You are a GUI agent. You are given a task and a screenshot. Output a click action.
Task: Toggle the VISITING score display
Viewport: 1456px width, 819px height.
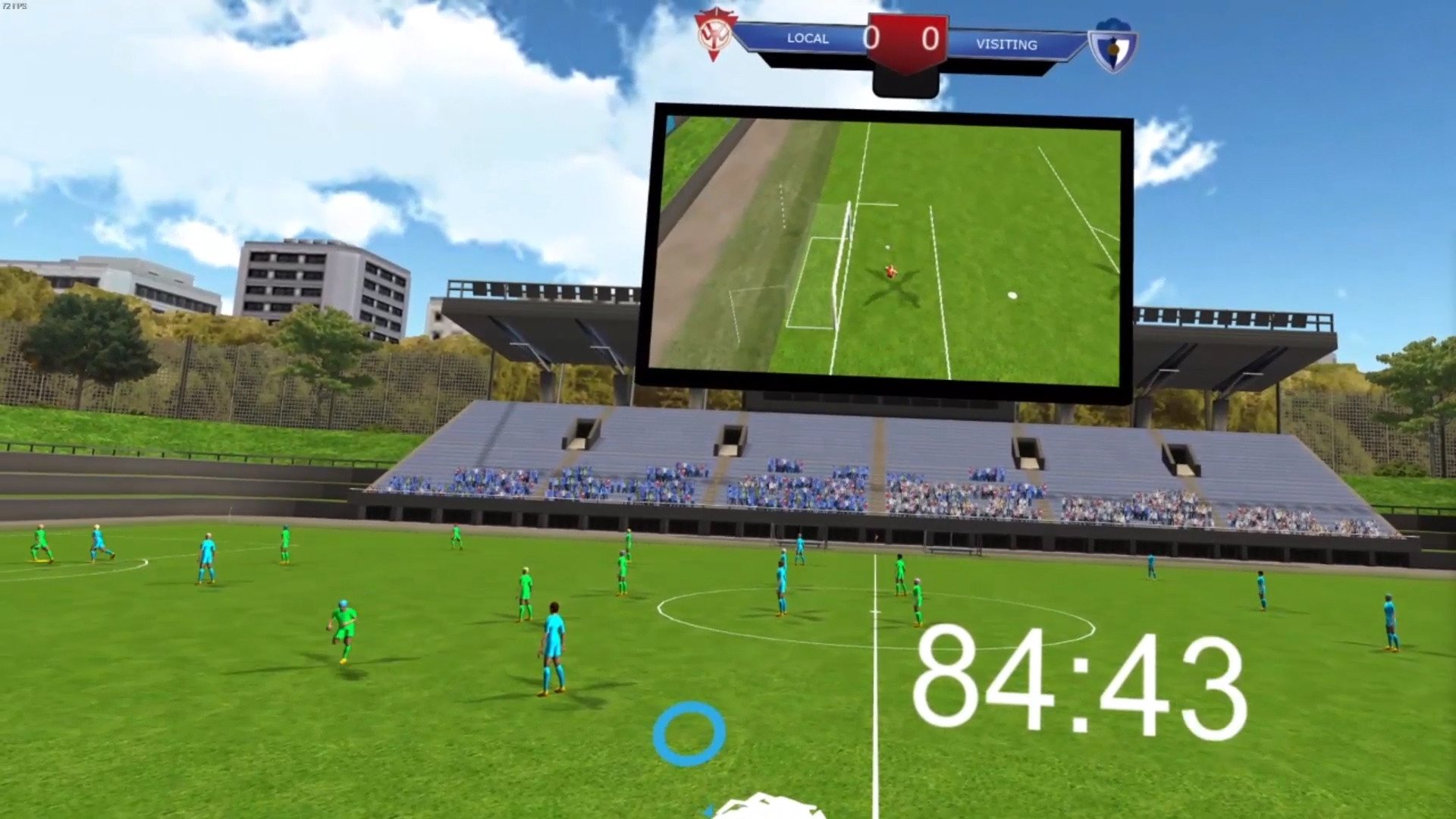coord(930,38)
